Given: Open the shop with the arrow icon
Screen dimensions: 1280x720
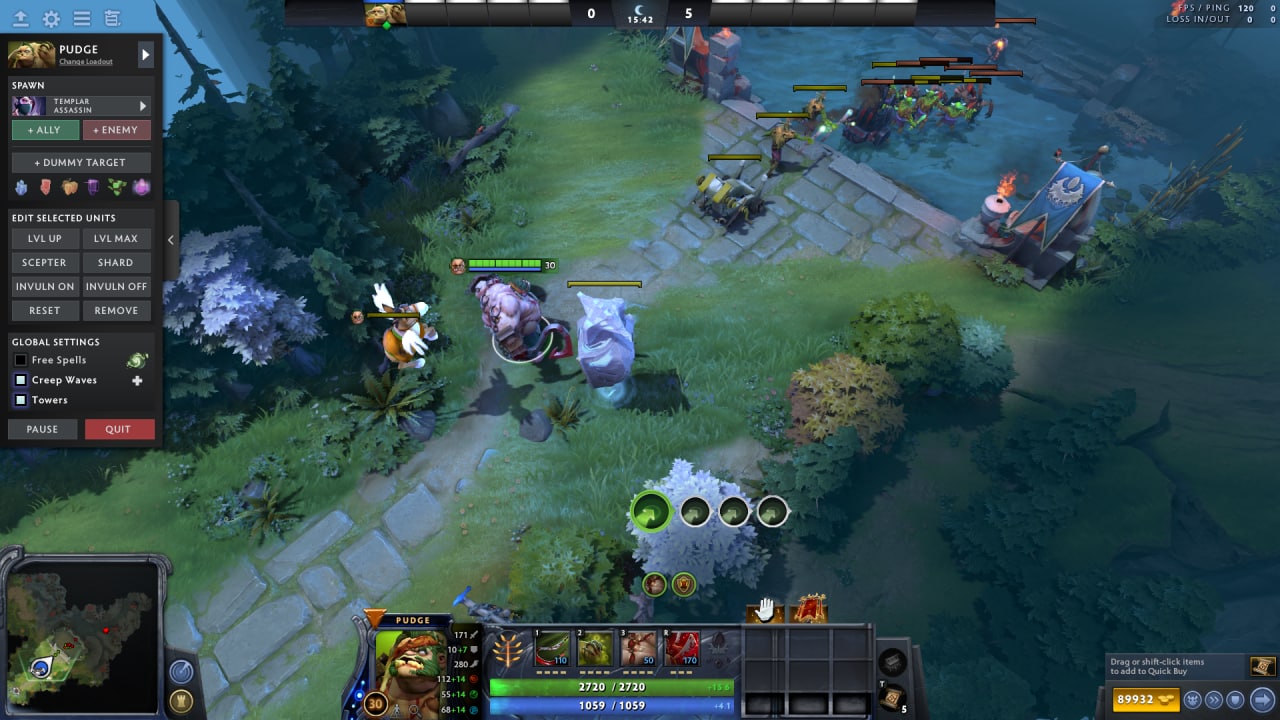Looking at the screenshot, I should point(1261,699).
